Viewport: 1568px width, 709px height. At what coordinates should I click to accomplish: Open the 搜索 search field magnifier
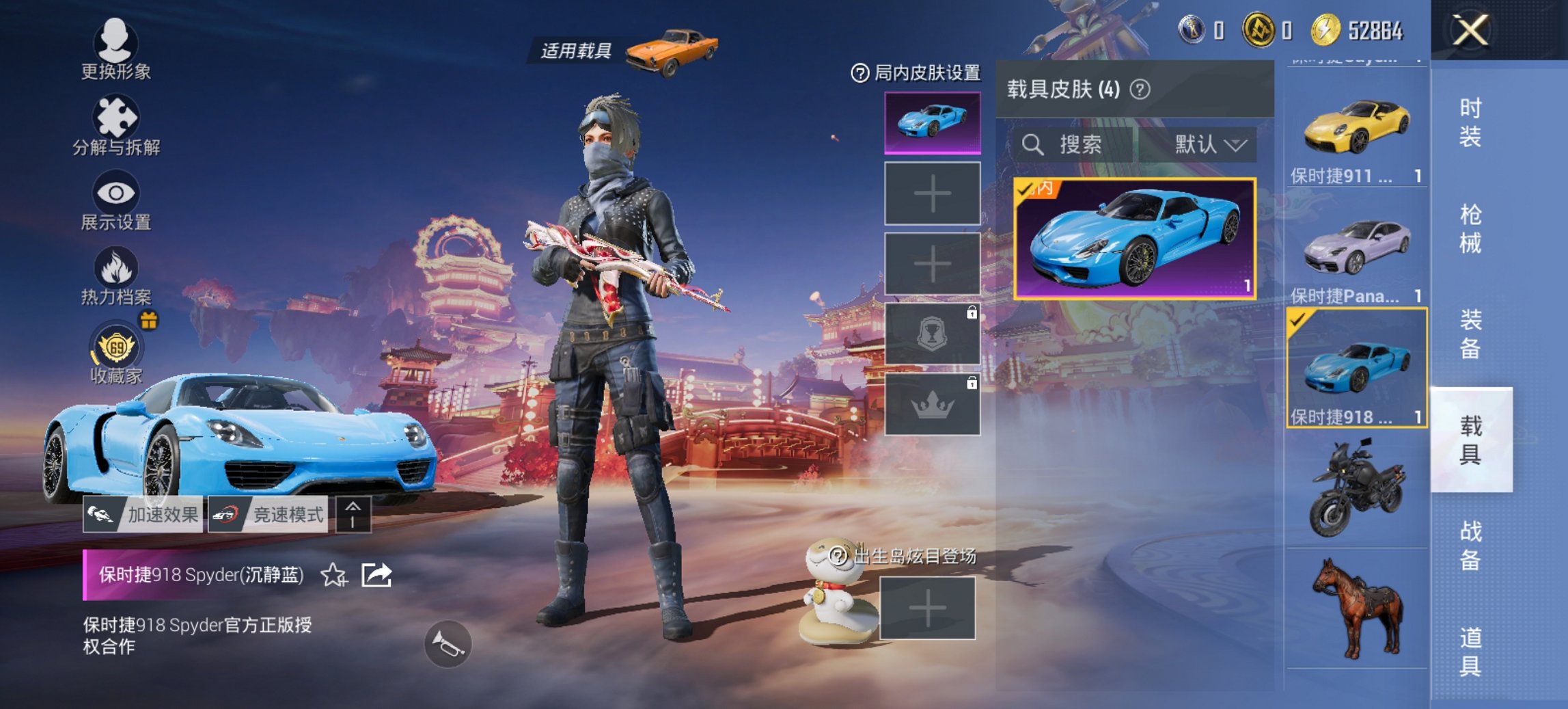pos(1032,145)
